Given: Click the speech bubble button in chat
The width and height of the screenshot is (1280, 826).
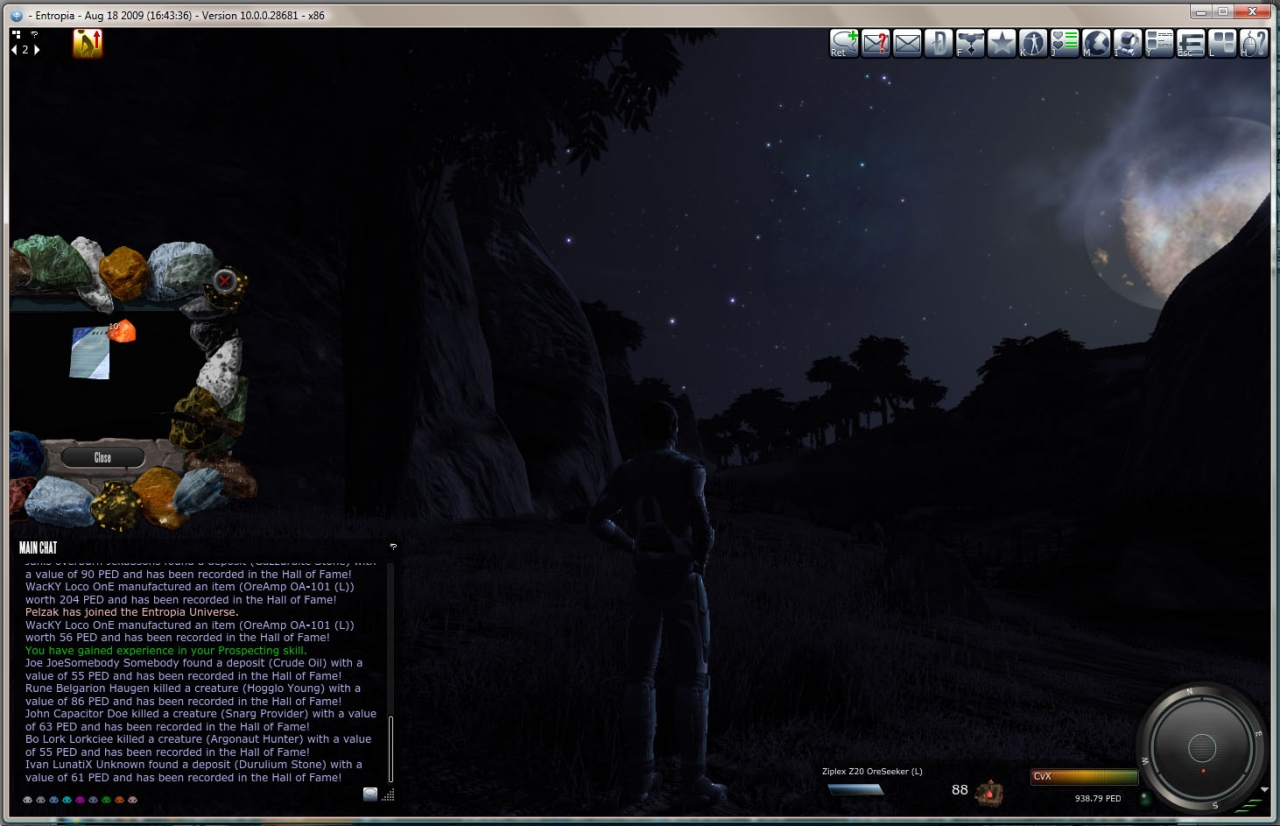Looking at the screenshot, I should point(370,794).
